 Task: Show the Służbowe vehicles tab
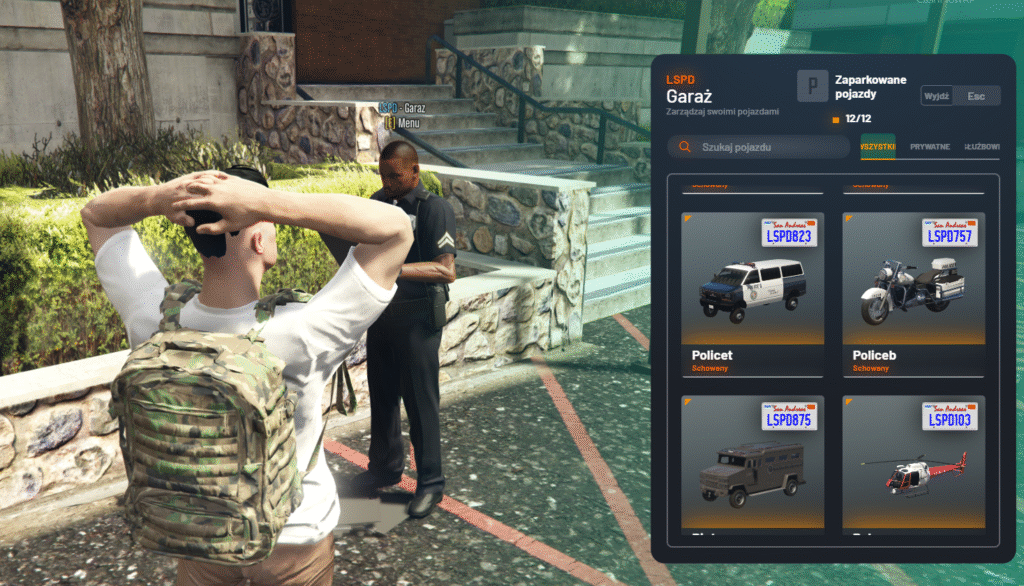coord(983,147)
